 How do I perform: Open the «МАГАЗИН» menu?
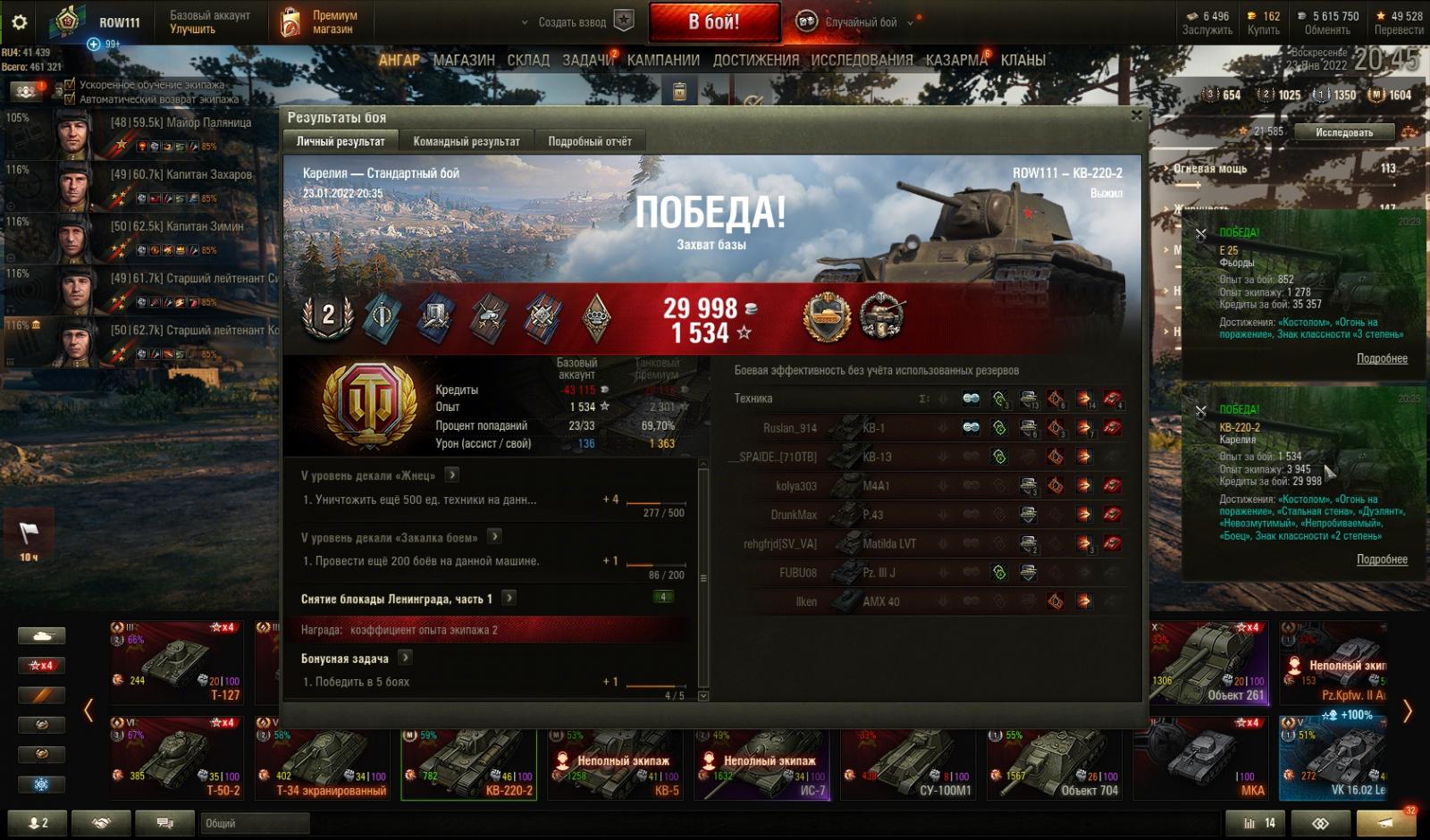[464, 60]
